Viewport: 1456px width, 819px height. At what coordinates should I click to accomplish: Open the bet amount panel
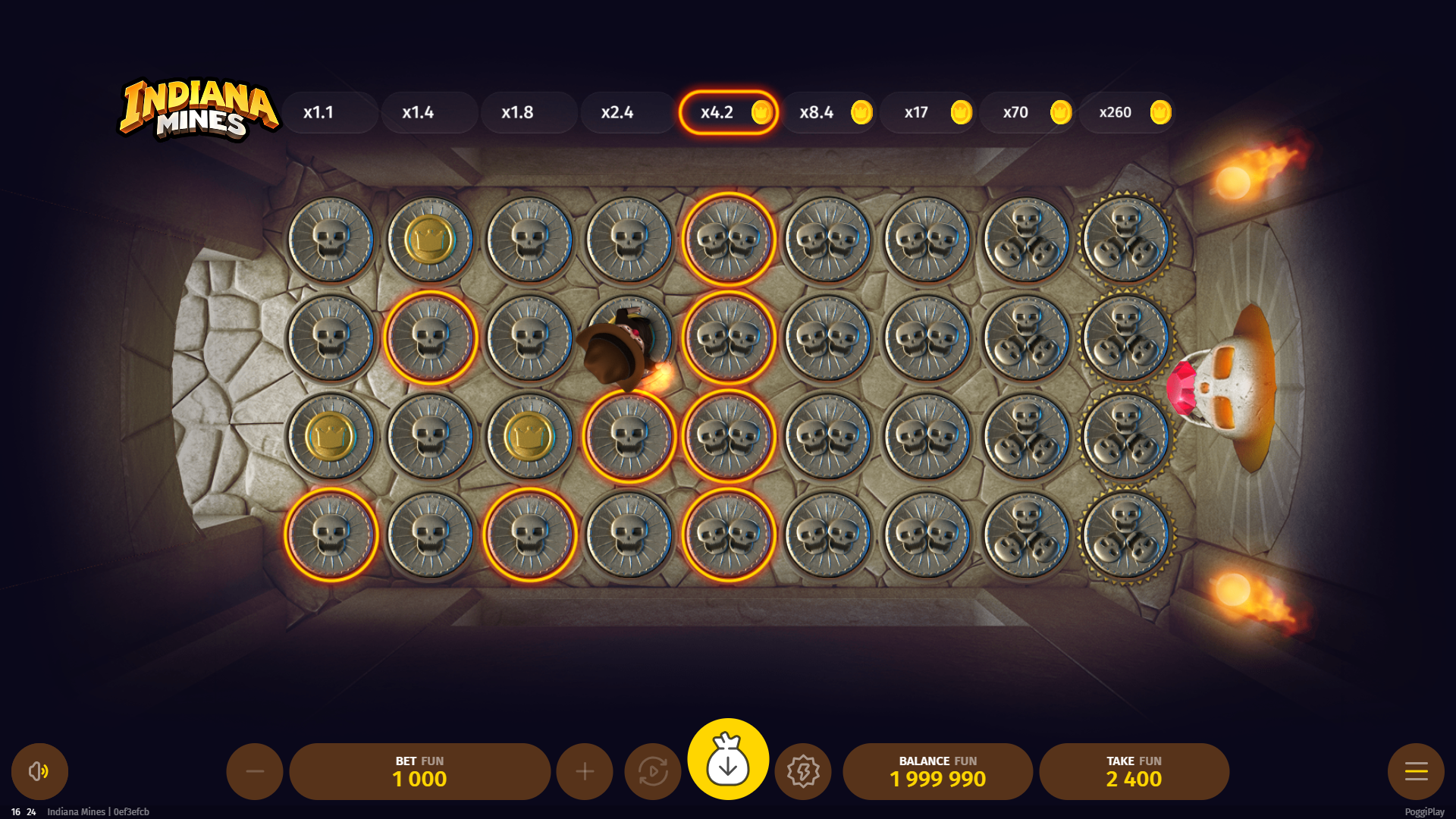(x=419, y=771)
